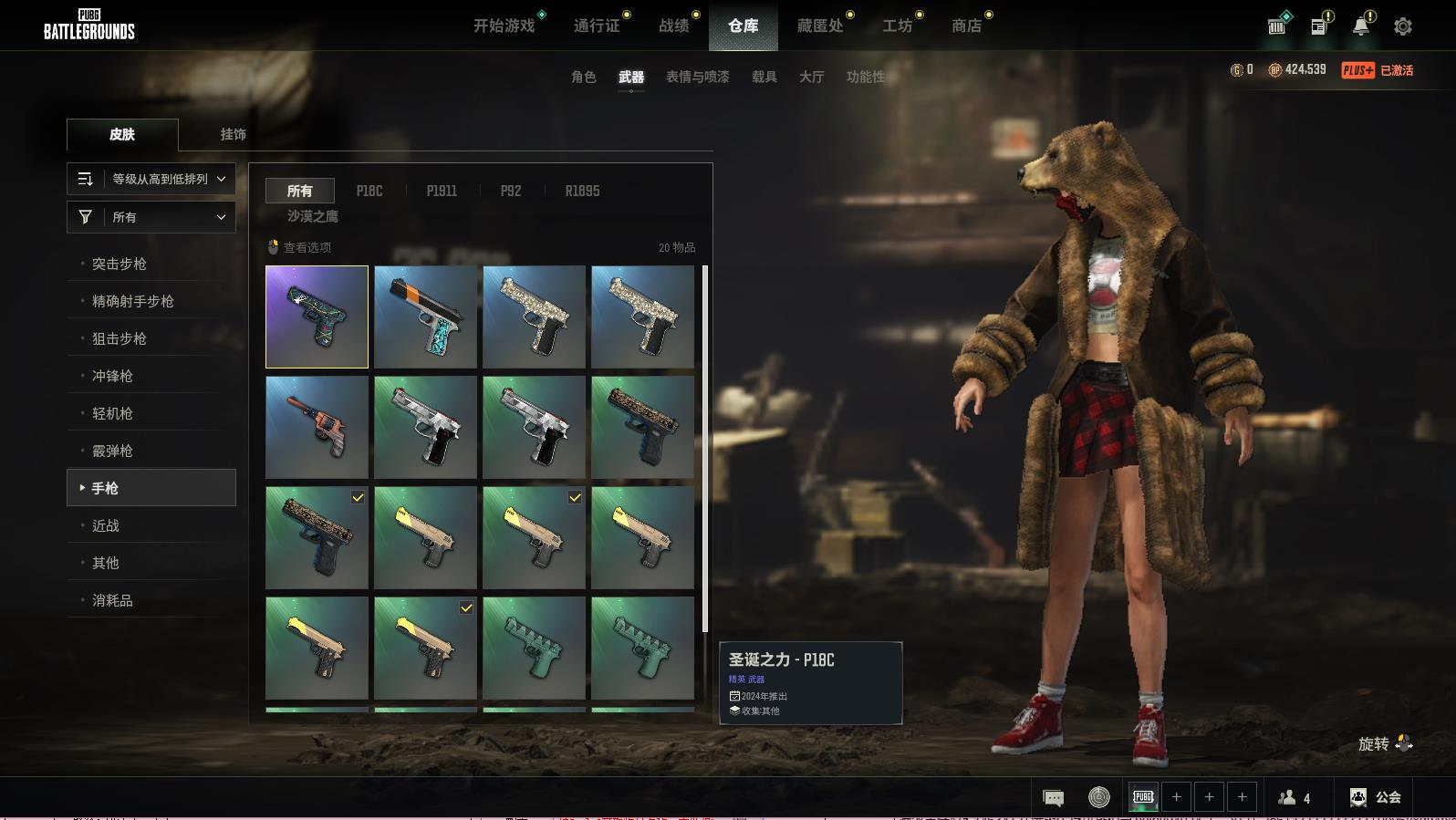The image size is (1456, 820).
Task: Select the 近战 melee category
Action: pyautogui.click(x=106, y=525)
